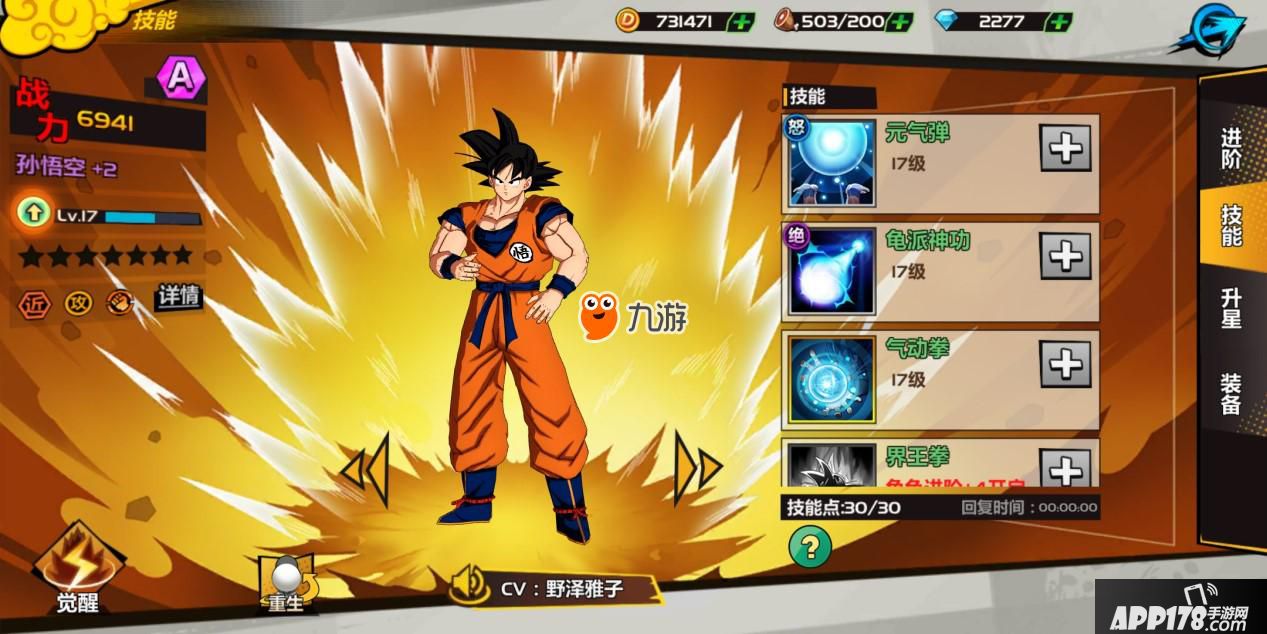Open the green question mark help
This screenshot has height=634, width=1267.
pyautogui.click(x=810, y=546)
